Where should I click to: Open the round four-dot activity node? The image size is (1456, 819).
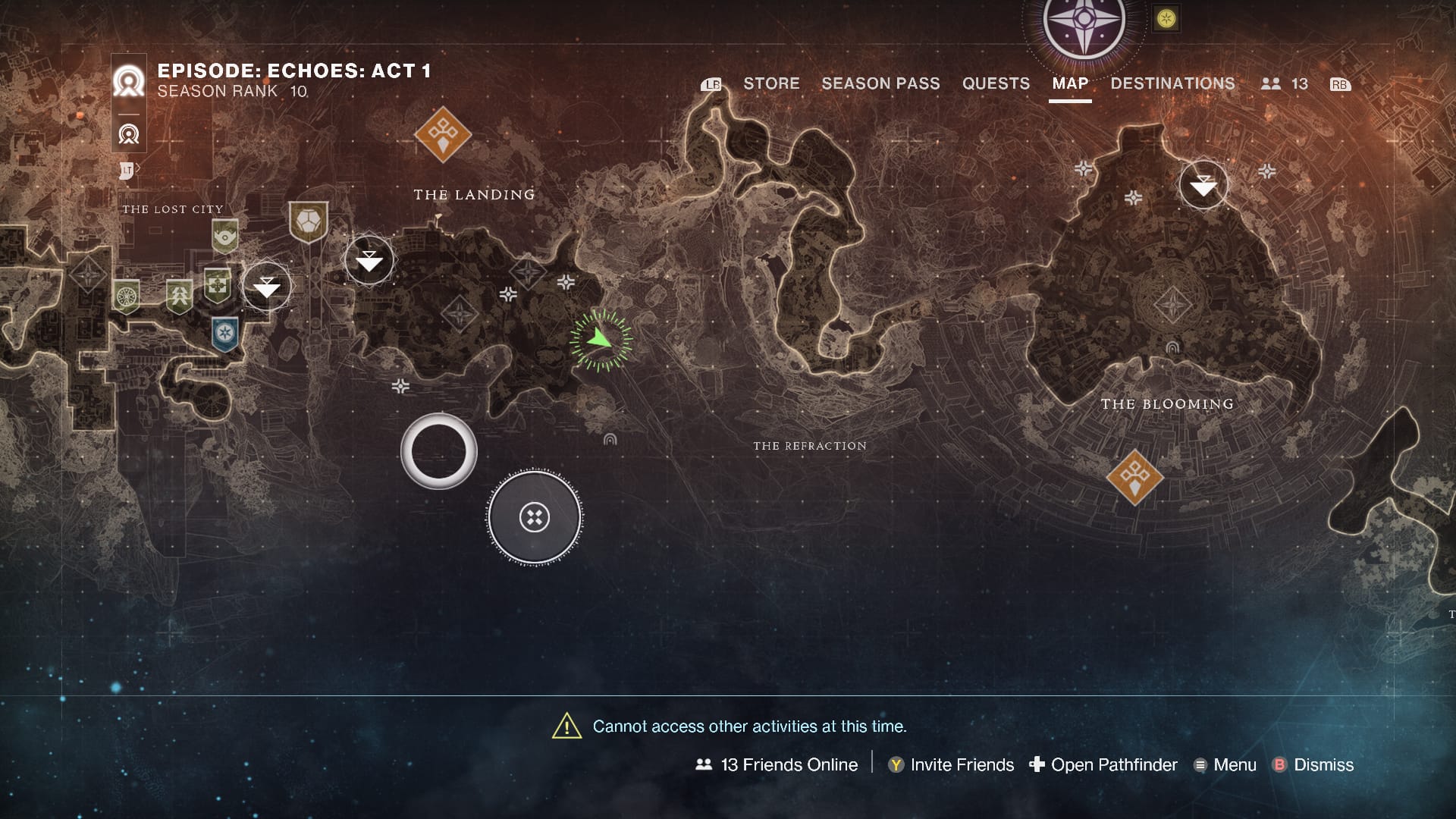535,517
